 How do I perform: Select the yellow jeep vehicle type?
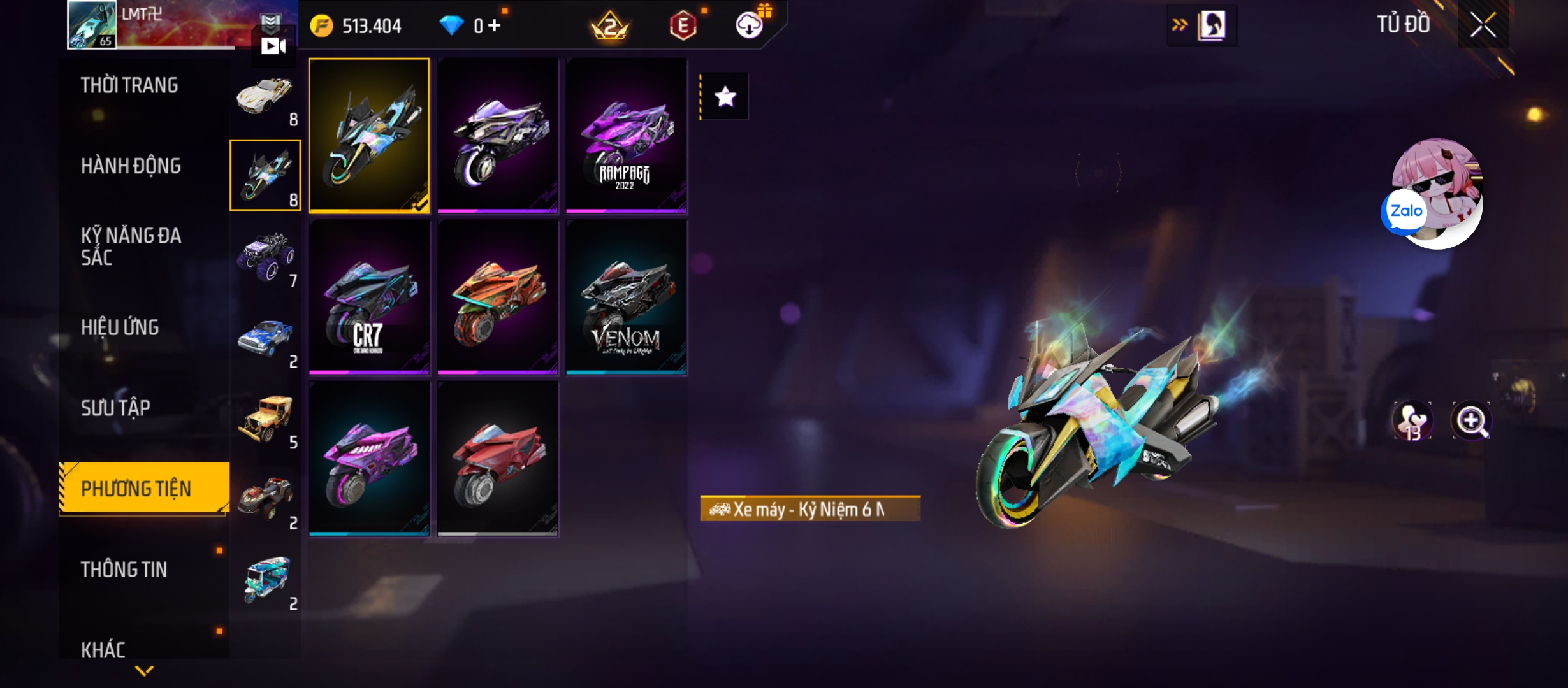point(265,419)
